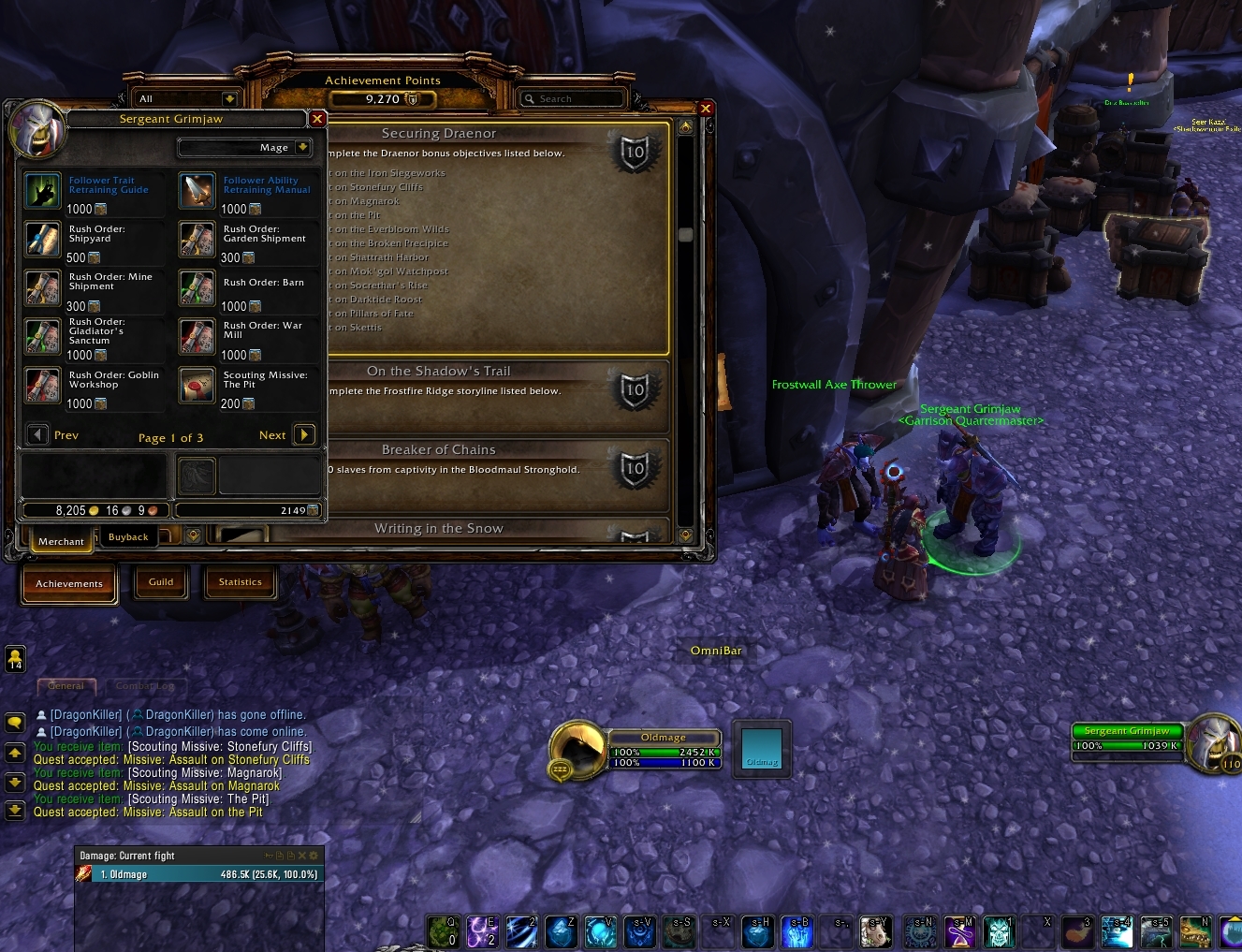
Task: Open the Guild panel
Action: [x=161, y=581]
